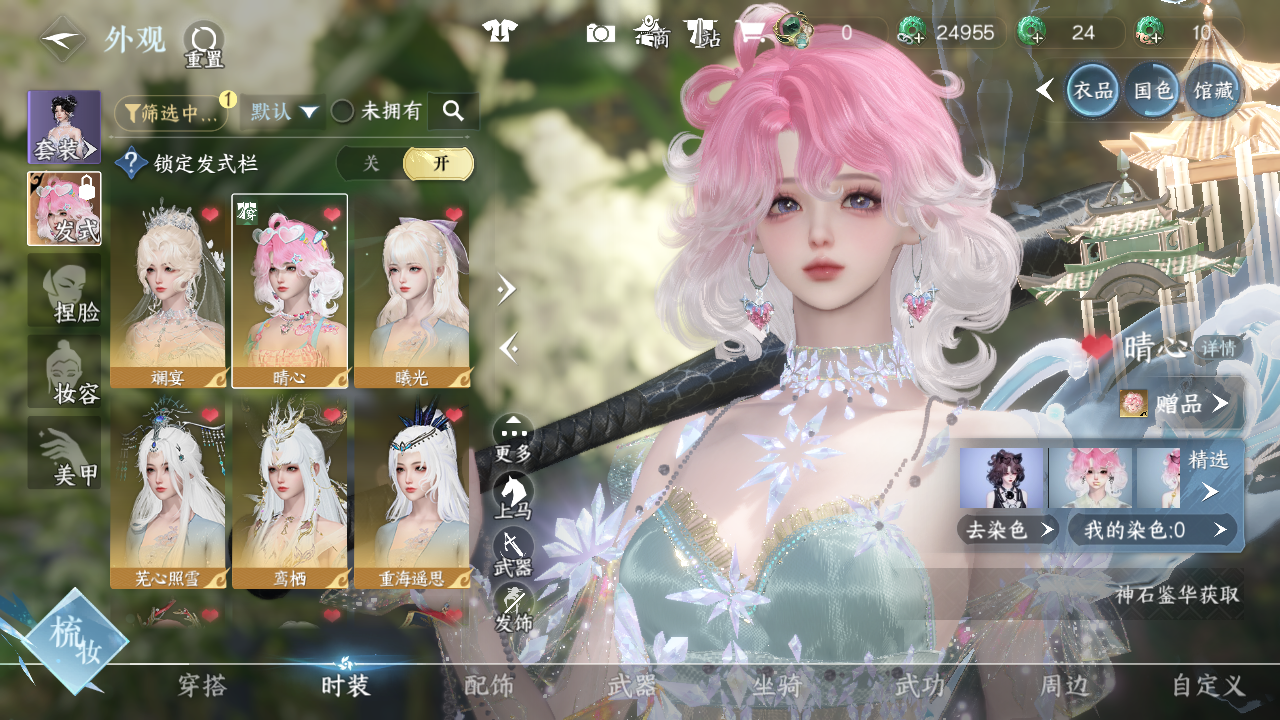This screenshot has height=720, width=1280.
Task: Switch to the 配饰 accessories tab
Action: point(489,686)
